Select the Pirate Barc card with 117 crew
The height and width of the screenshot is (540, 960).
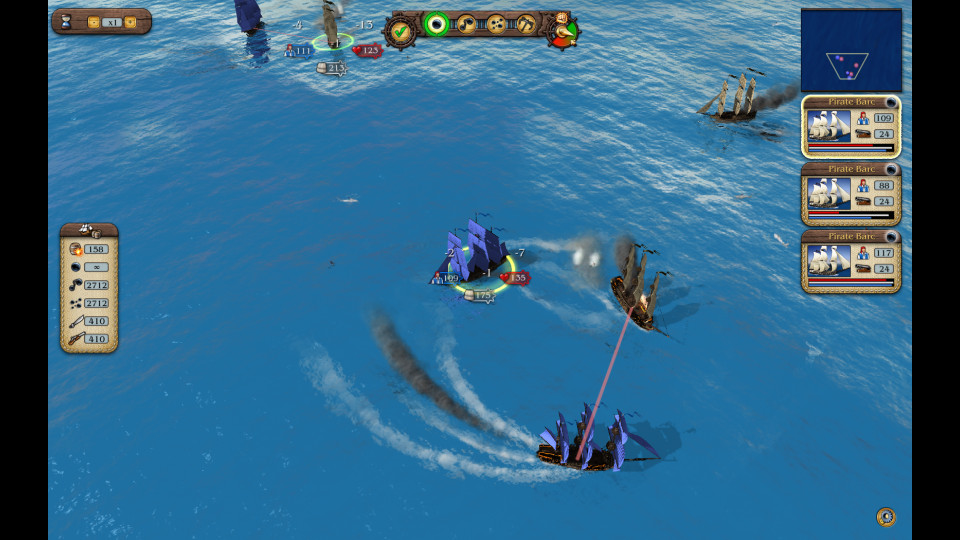click(x=851, y=262)
